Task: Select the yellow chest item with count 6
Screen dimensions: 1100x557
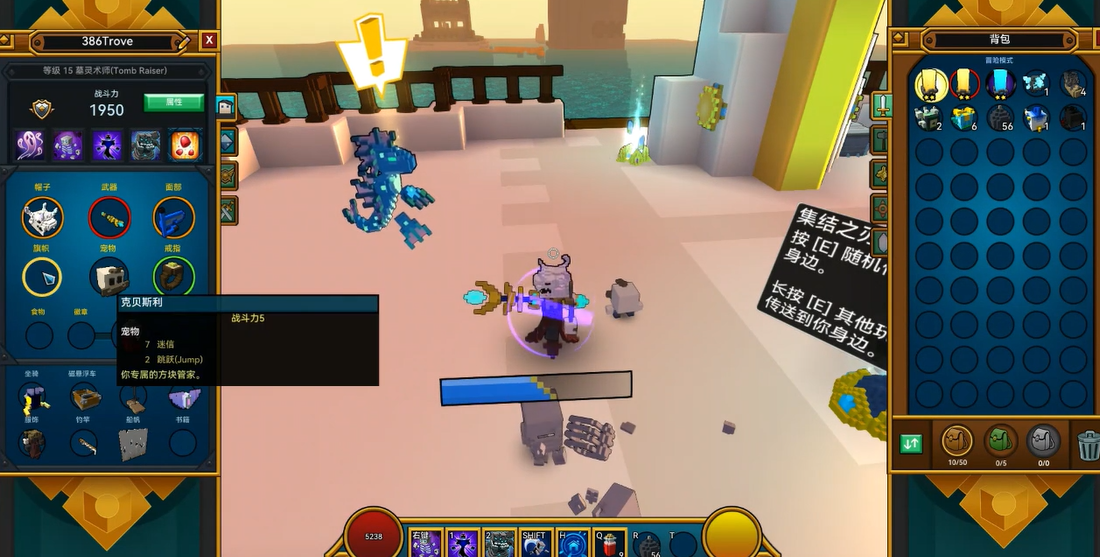Action: [964, 118]
